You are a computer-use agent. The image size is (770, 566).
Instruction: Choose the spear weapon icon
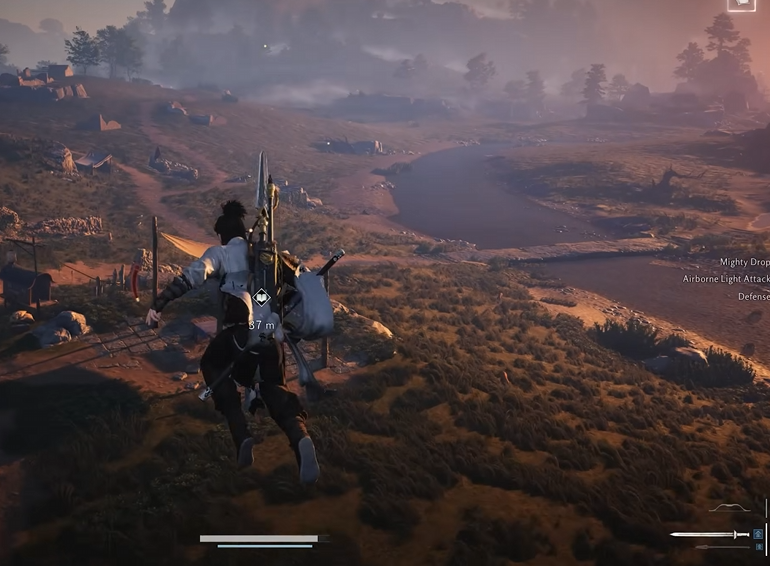(722, 547)
